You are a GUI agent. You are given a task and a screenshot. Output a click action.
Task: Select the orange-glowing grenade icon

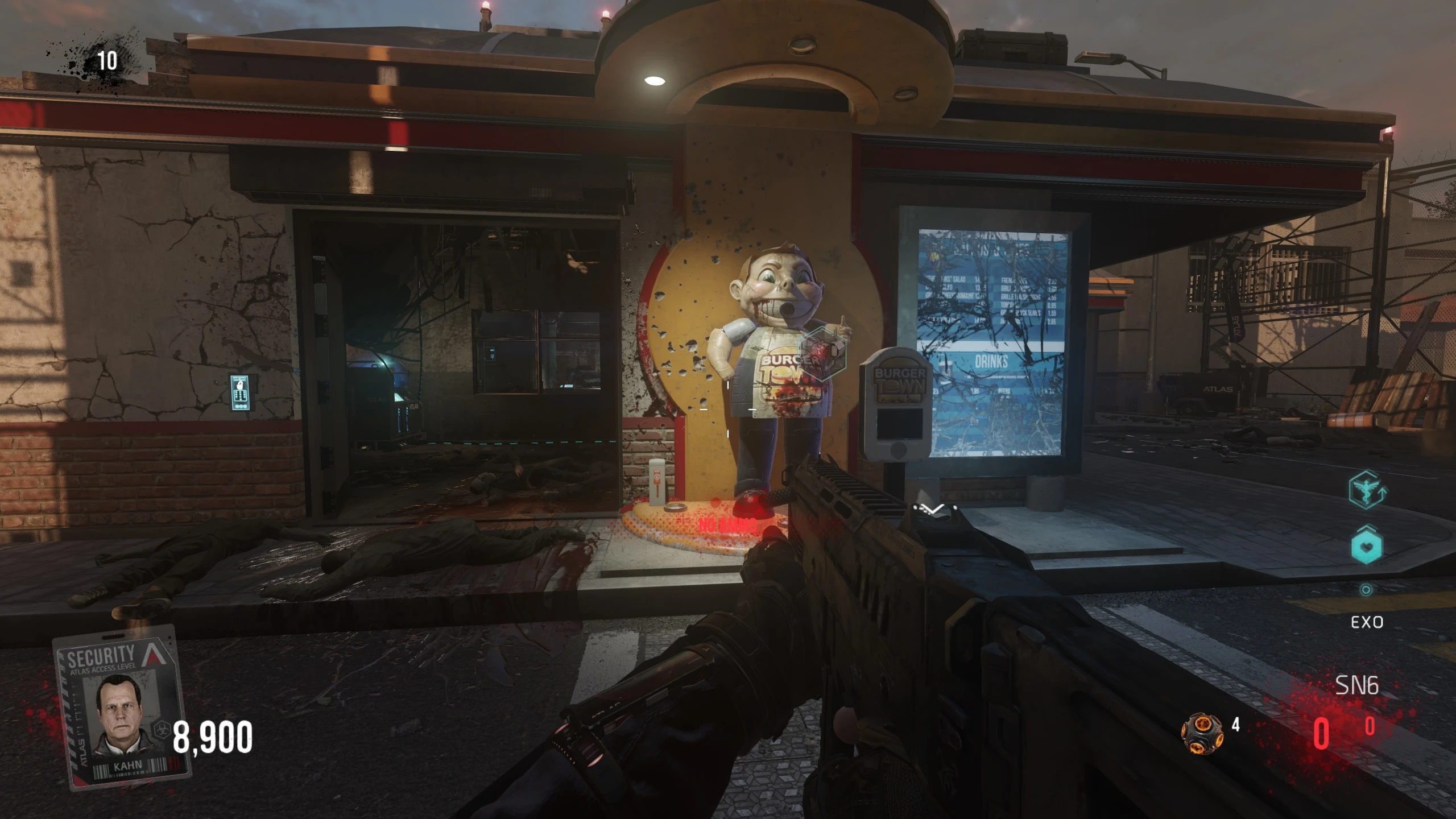click(x=1202, y=734)
